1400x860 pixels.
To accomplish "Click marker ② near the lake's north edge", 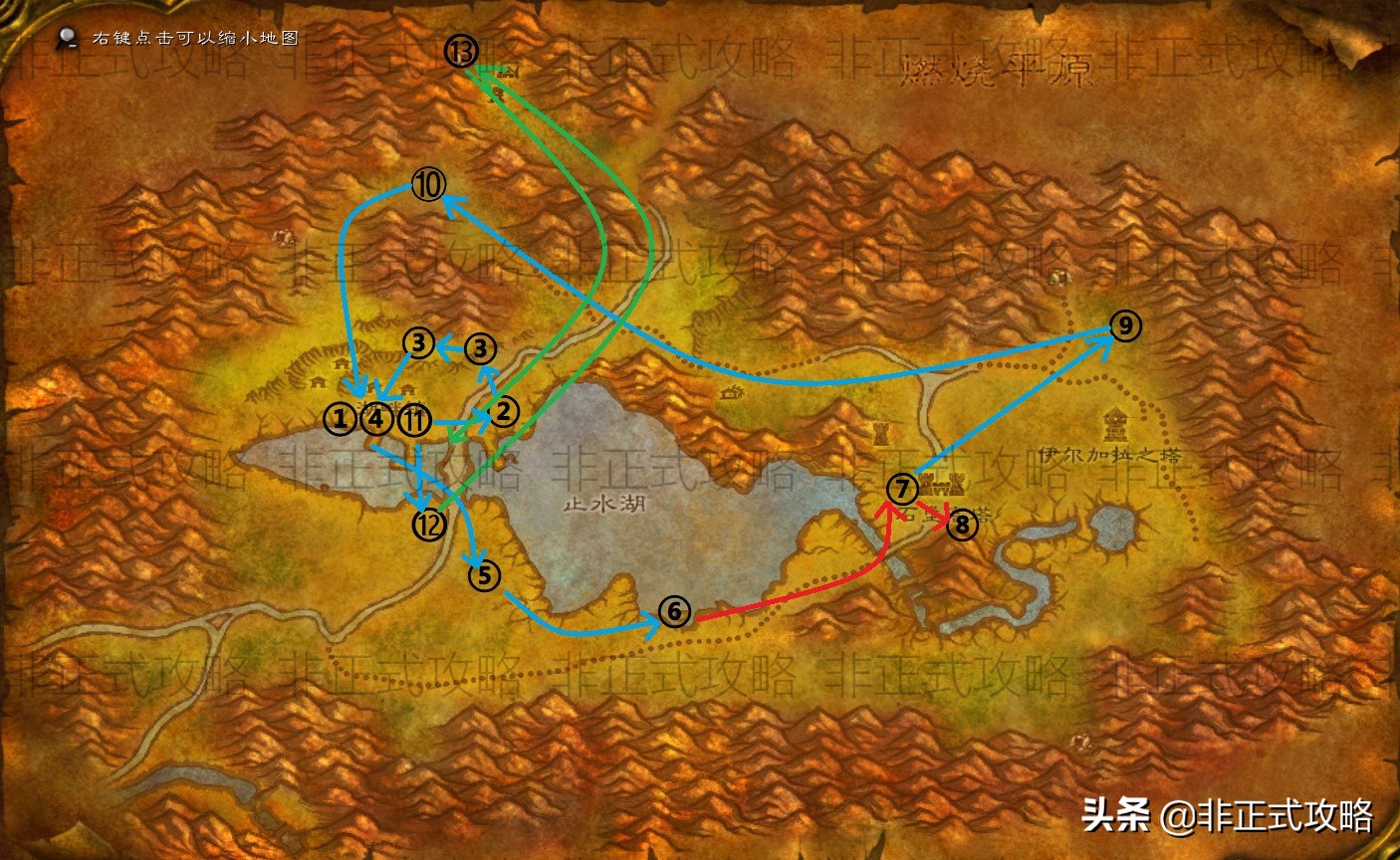I will point(503,411).
